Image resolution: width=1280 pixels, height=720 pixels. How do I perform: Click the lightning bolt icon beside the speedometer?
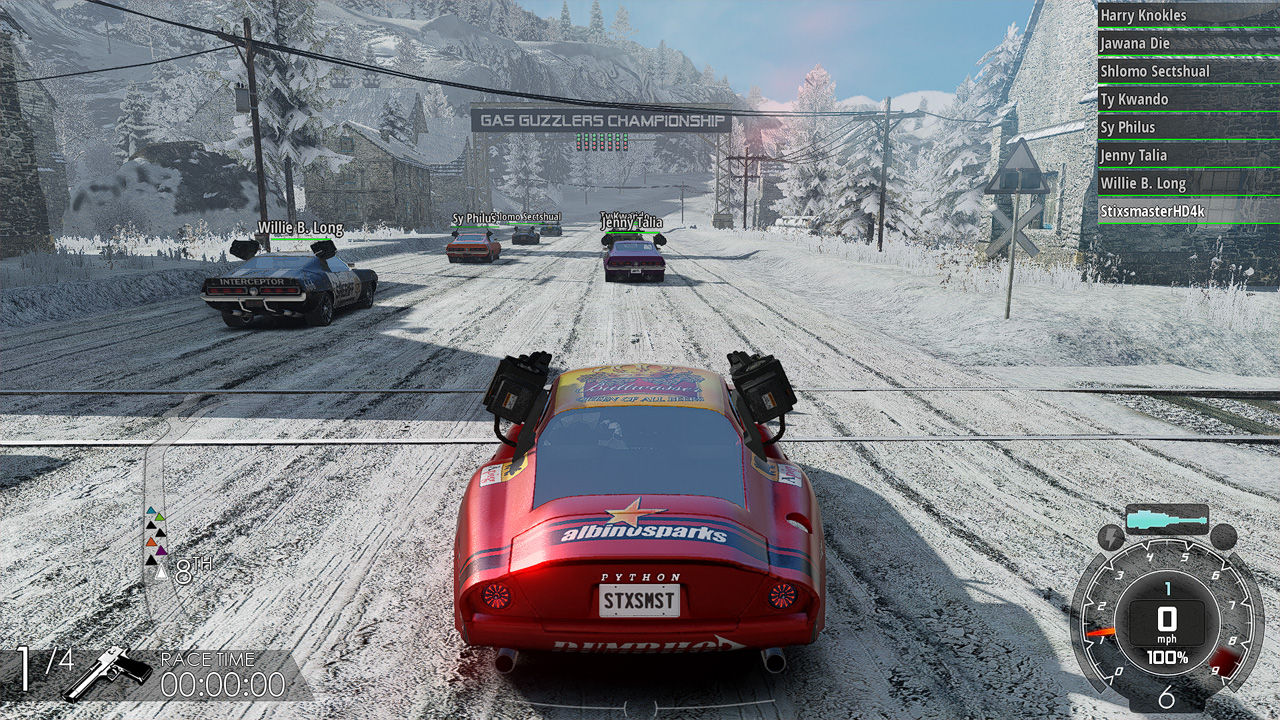coord(1111,538)
